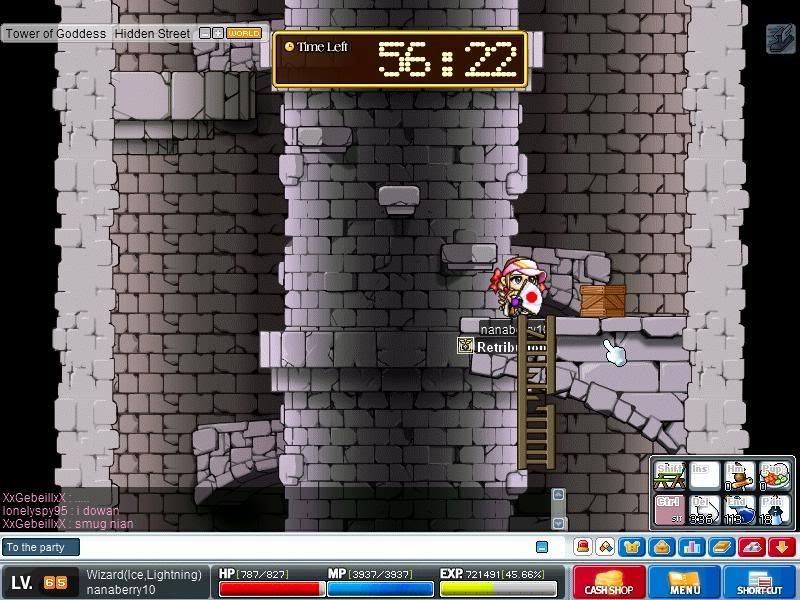Screen dimensions: 800x600
Task: Open the equipment window (shirt icon)
Action: 632,547
